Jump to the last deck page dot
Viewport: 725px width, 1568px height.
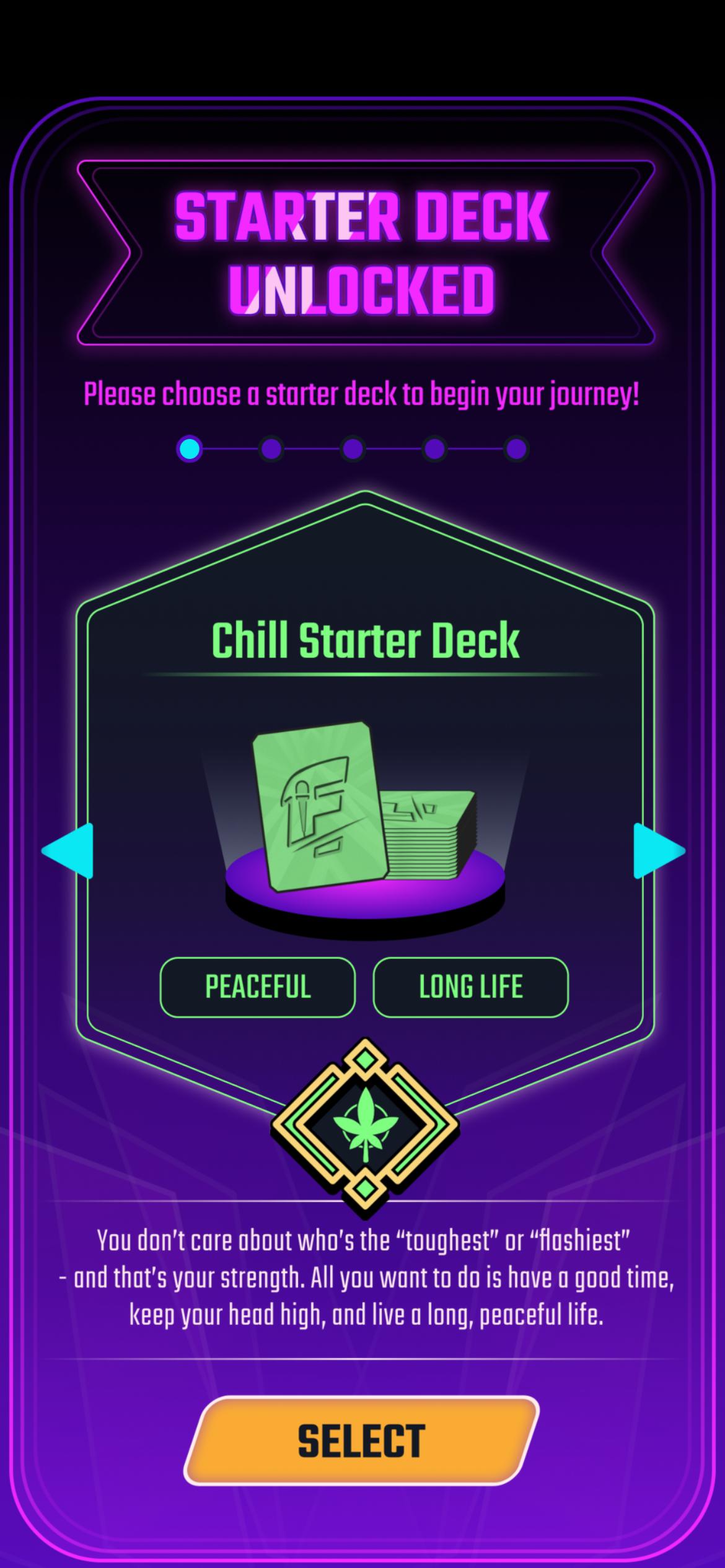(516, 449)
